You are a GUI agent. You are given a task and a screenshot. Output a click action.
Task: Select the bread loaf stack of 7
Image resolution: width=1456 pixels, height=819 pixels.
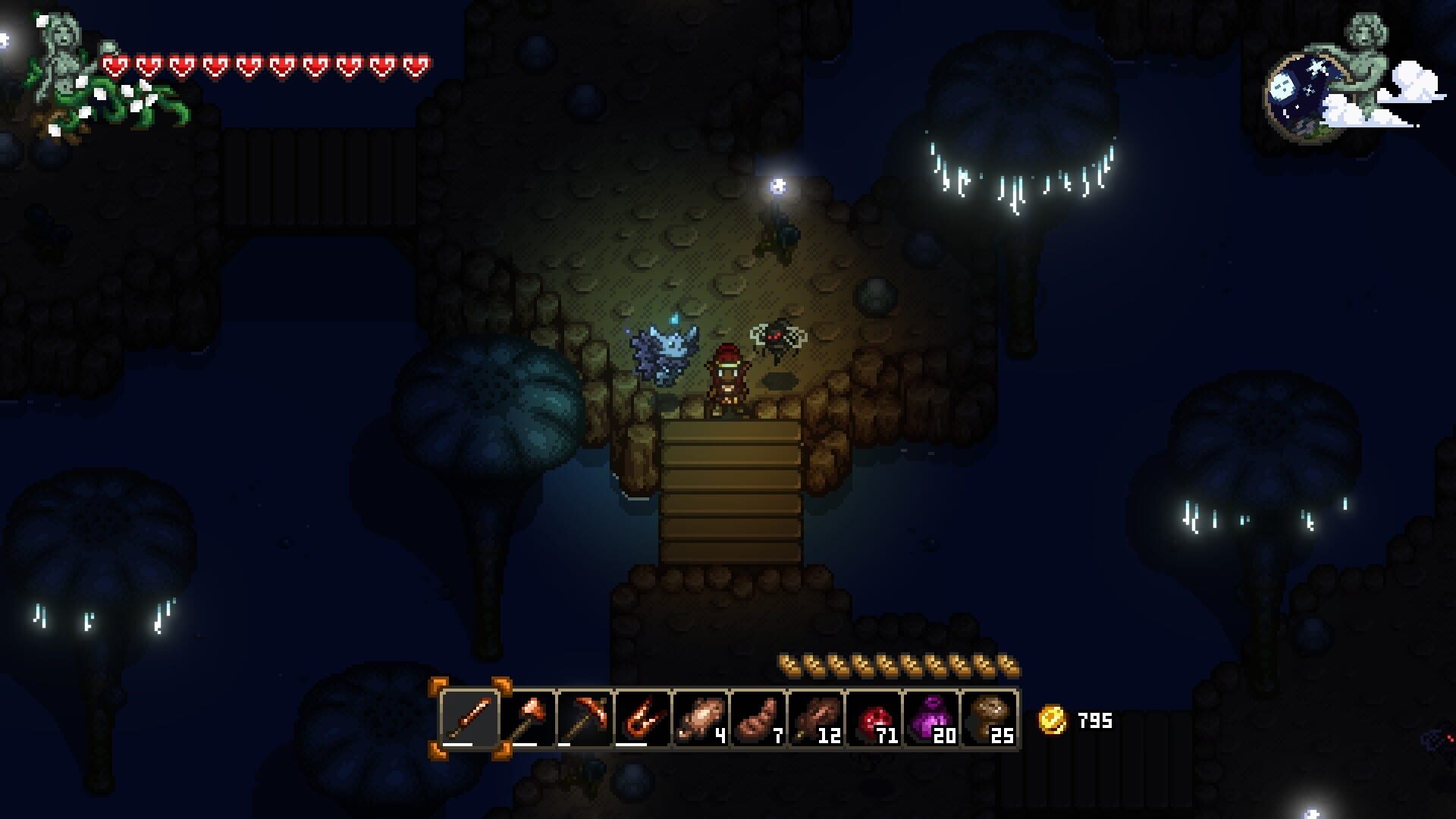[x=758, y=718]
